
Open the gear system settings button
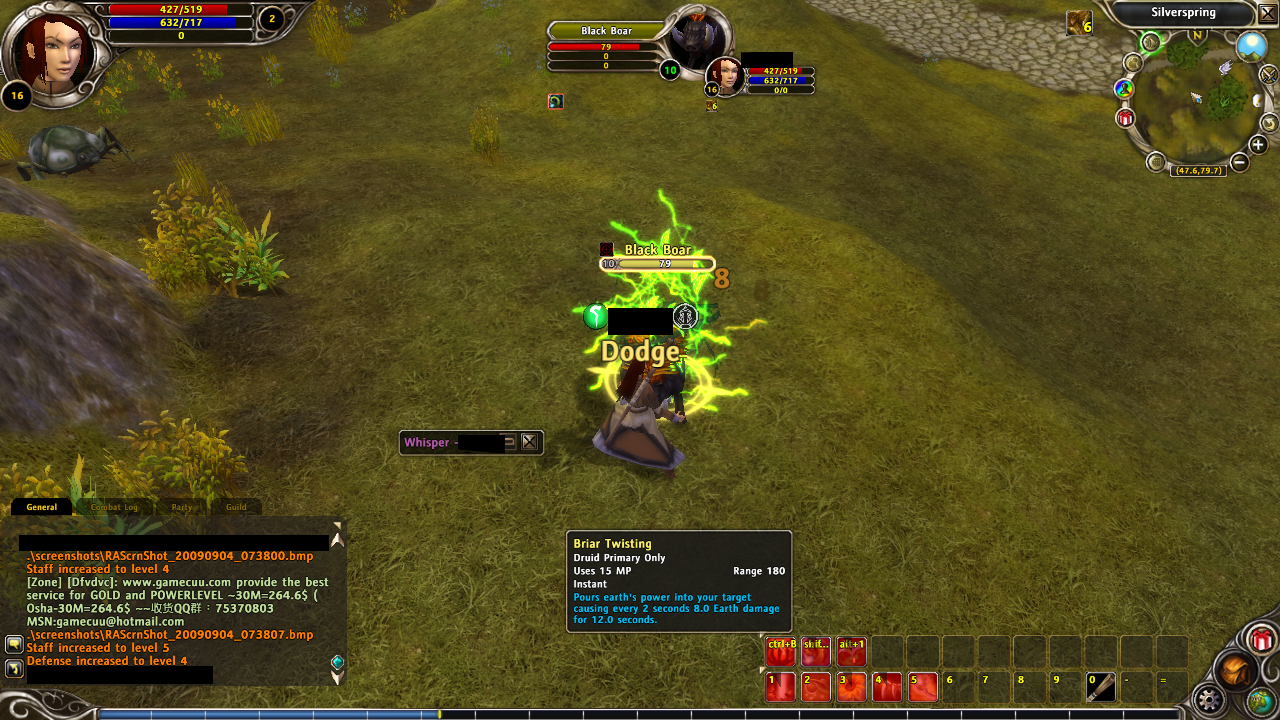(x=1210, y=698)
